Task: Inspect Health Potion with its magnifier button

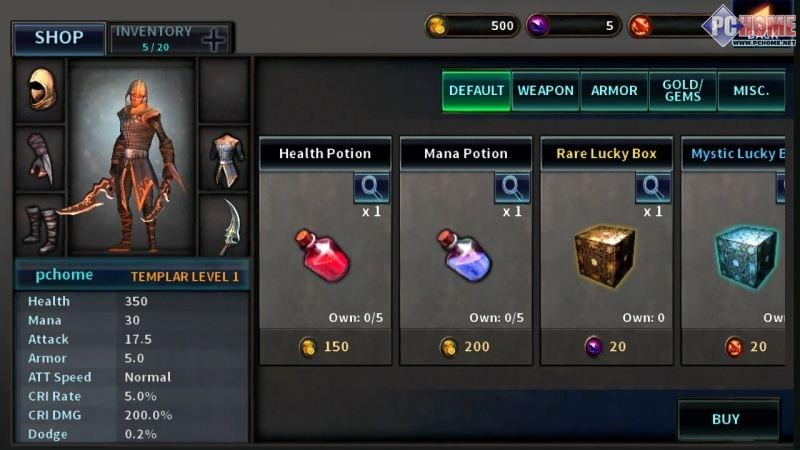Action: point(371,187)
